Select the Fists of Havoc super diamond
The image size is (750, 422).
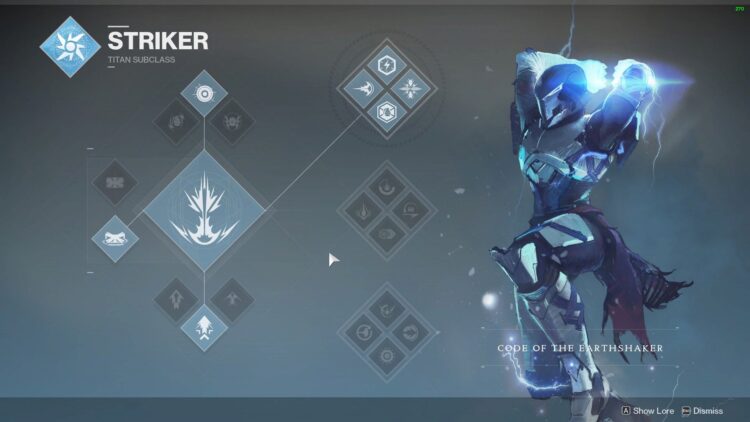point(204,211)
